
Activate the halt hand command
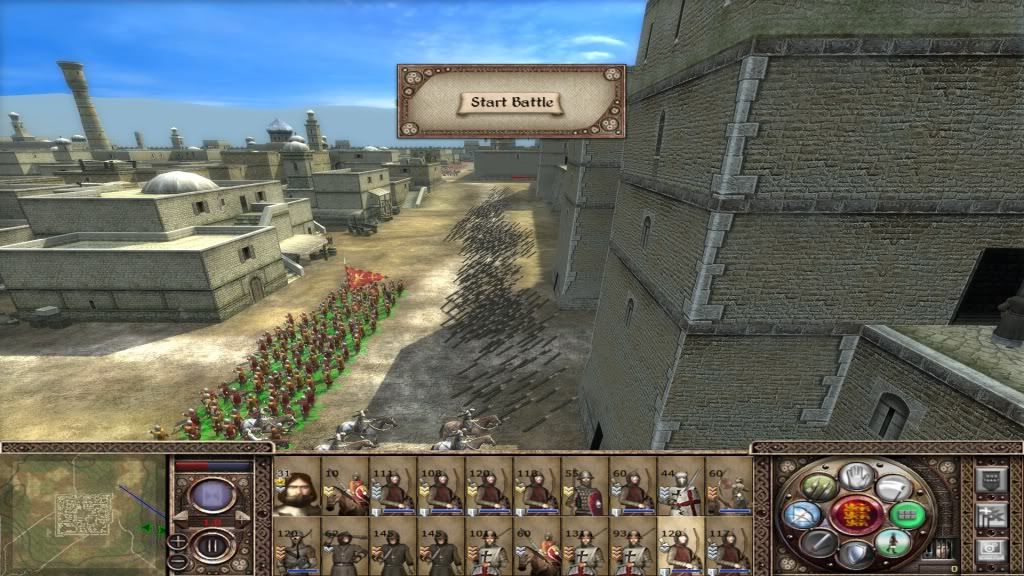click(855, 477)
